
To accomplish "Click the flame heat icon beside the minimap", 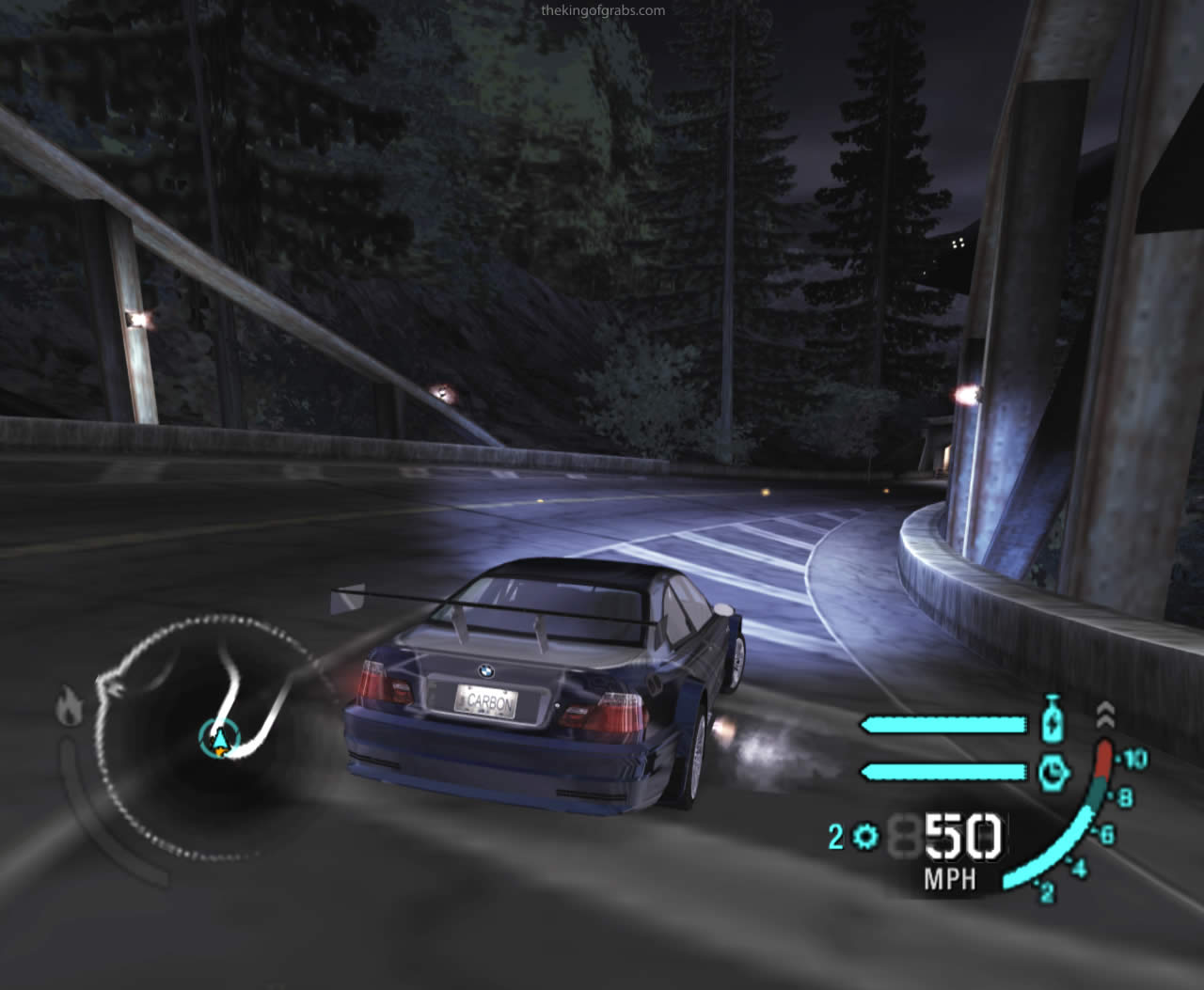I will (x=70, y=705).
